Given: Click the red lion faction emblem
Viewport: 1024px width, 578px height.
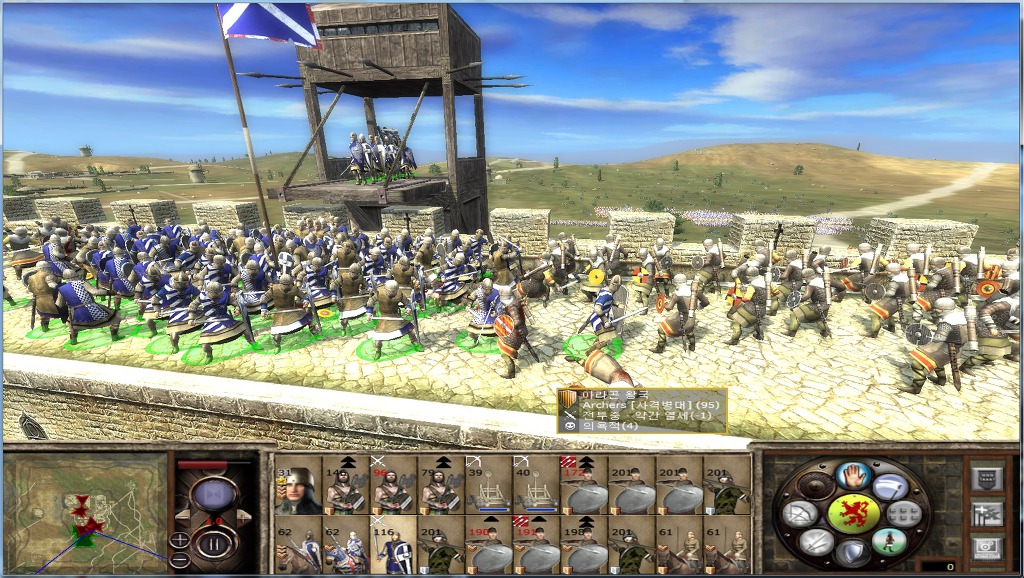Looking at the screenshot, I should (x=853, y=513).
